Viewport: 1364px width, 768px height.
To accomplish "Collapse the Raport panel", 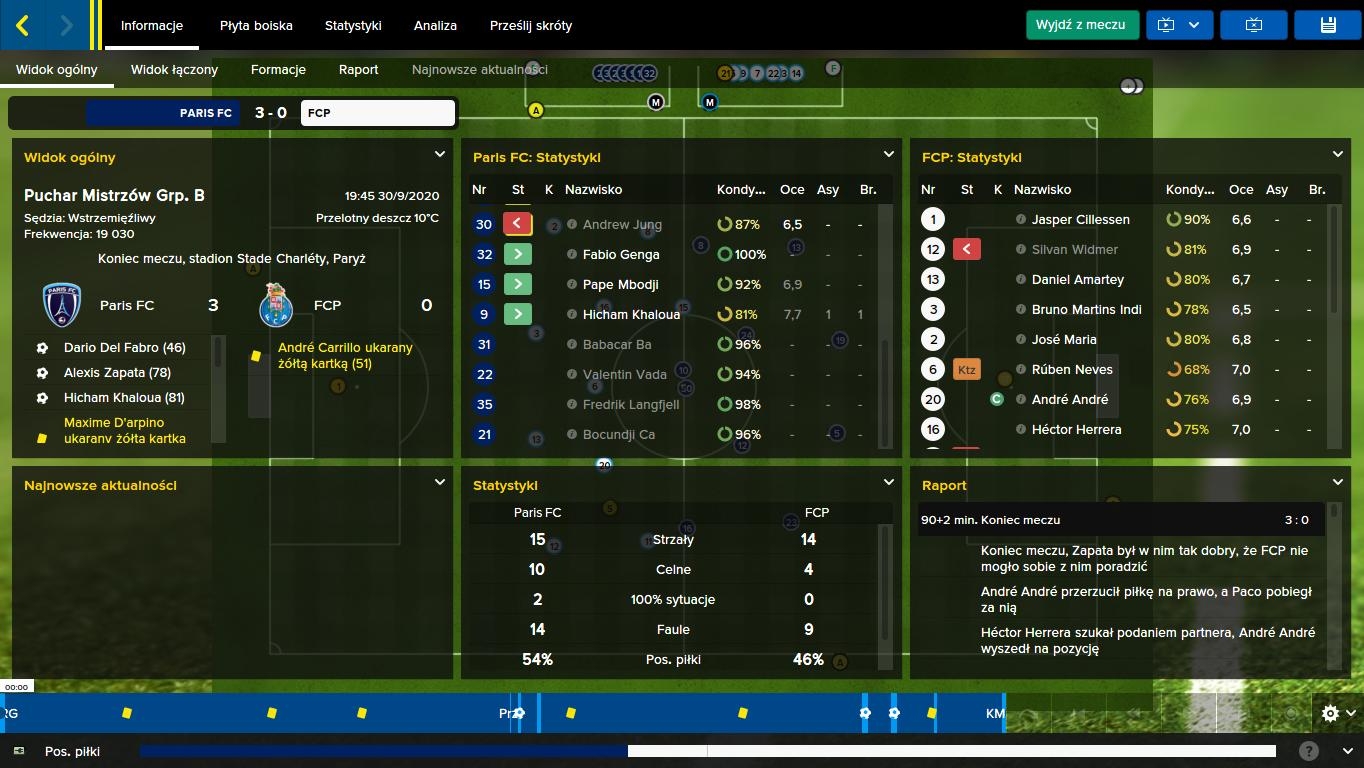I will tap(1338, 481).
